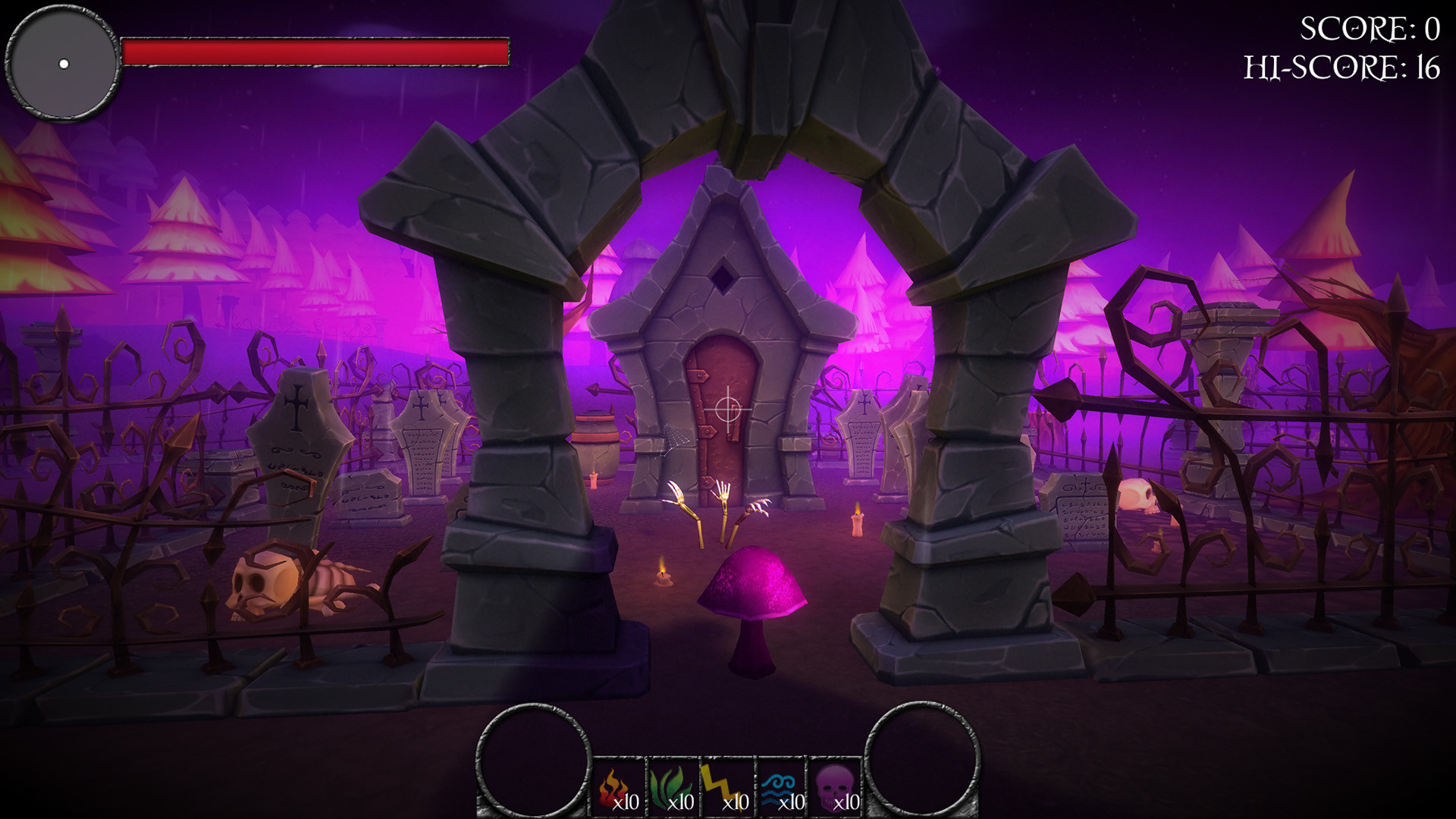The height and width of the screenshot is (819, 1456).
Task: Click the circular radar minimap
Action: tap(63, 63)
